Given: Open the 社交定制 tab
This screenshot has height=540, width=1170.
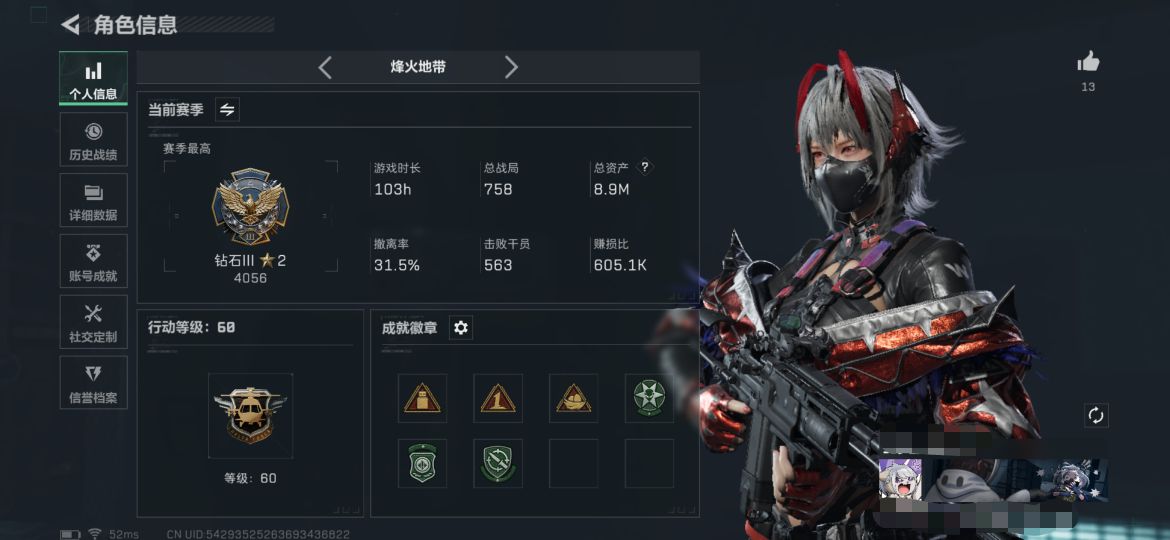Looking at the screenshot, I should coord(93,322).
